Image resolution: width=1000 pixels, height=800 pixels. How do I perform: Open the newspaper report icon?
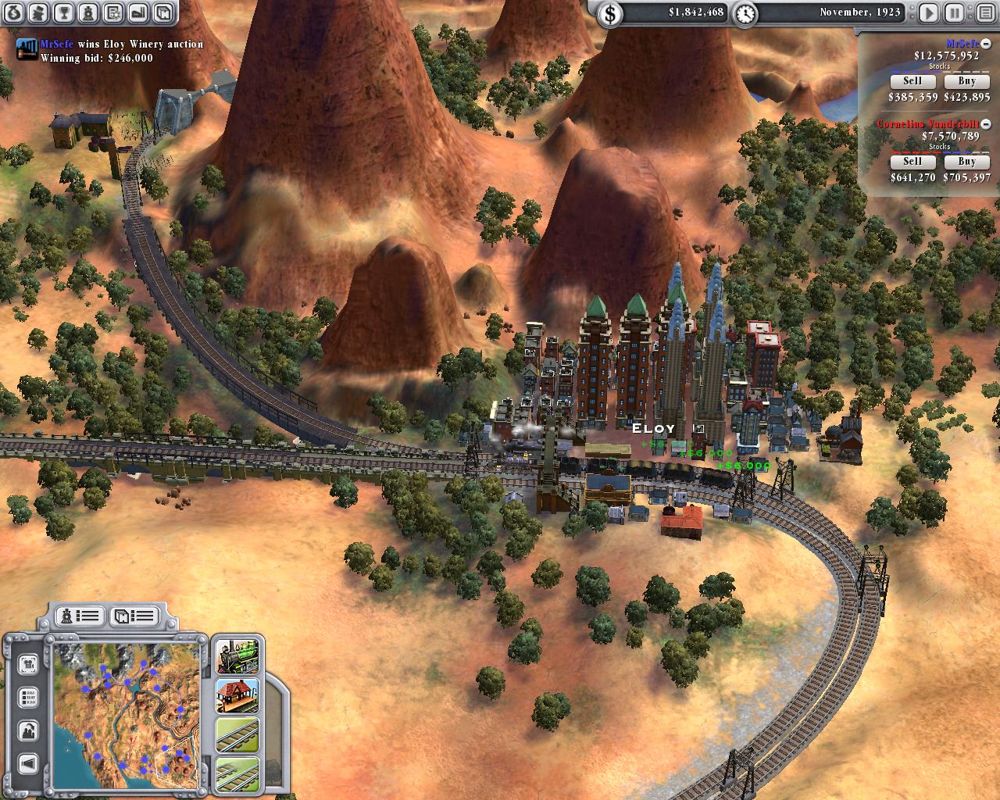coord(113,13)
